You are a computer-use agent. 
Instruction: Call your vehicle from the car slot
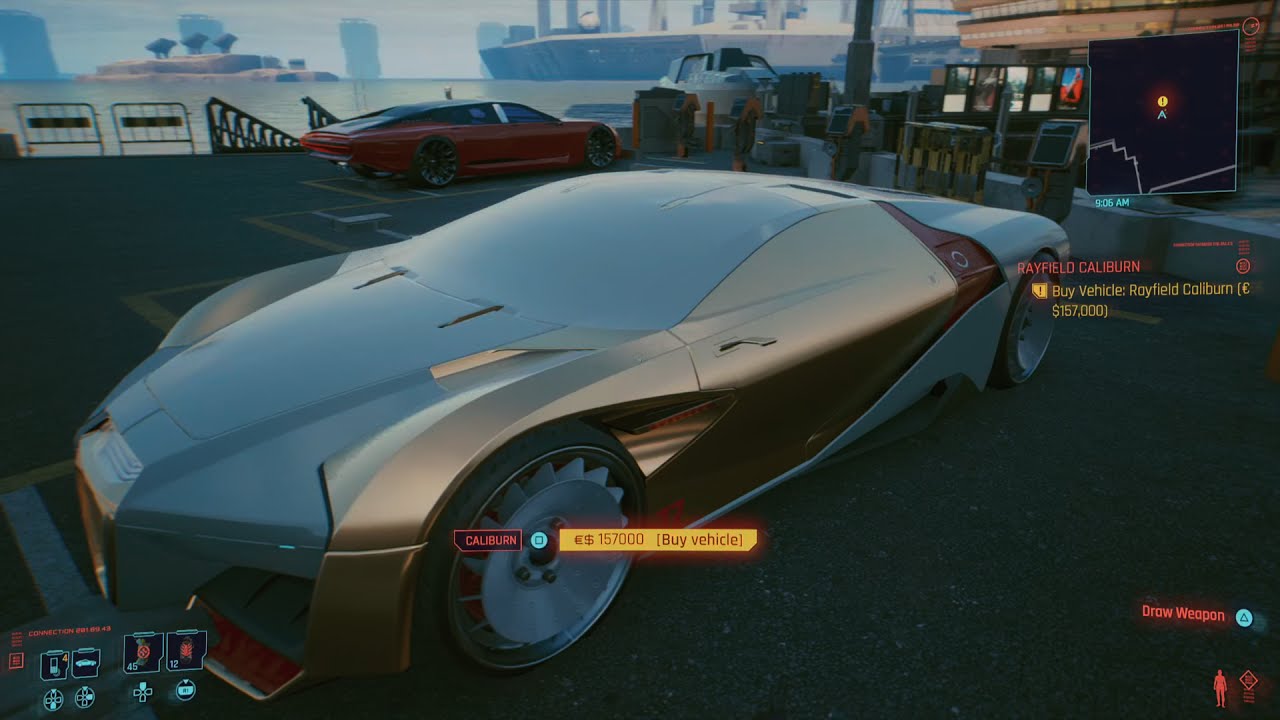pos(86,663)
